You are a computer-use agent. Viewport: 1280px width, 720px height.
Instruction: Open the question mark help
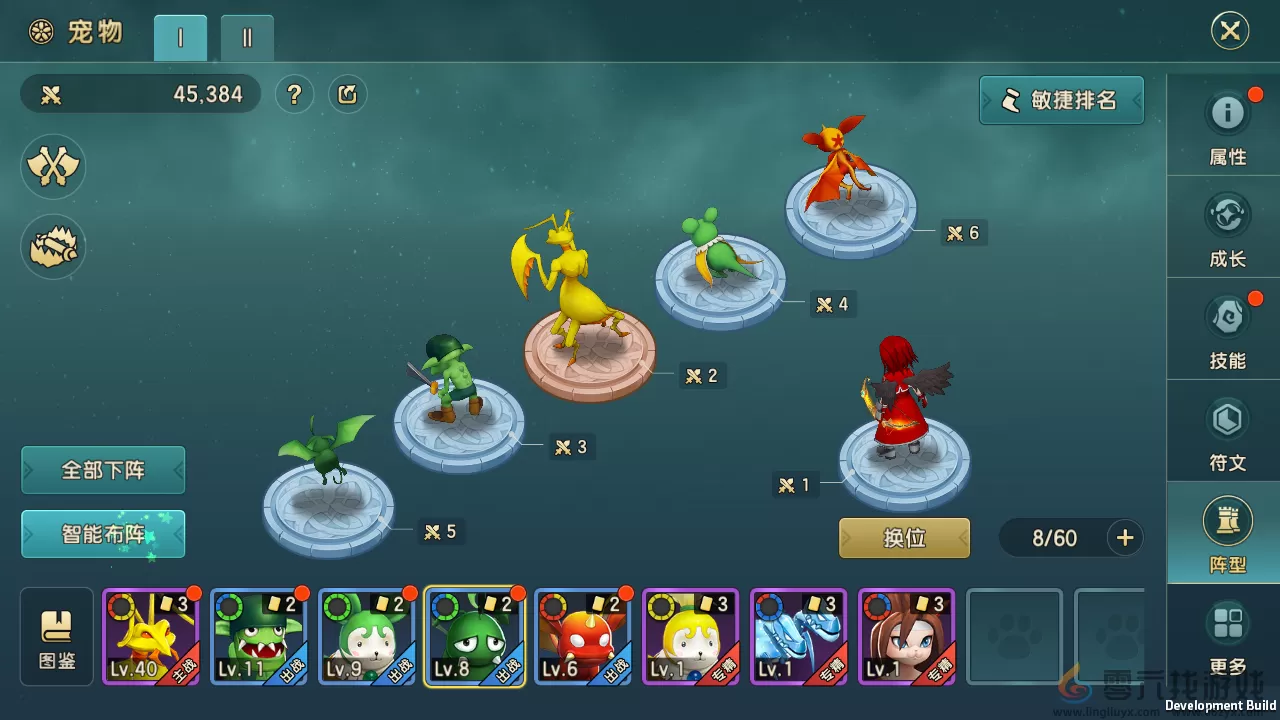click(x=294, y=95)
